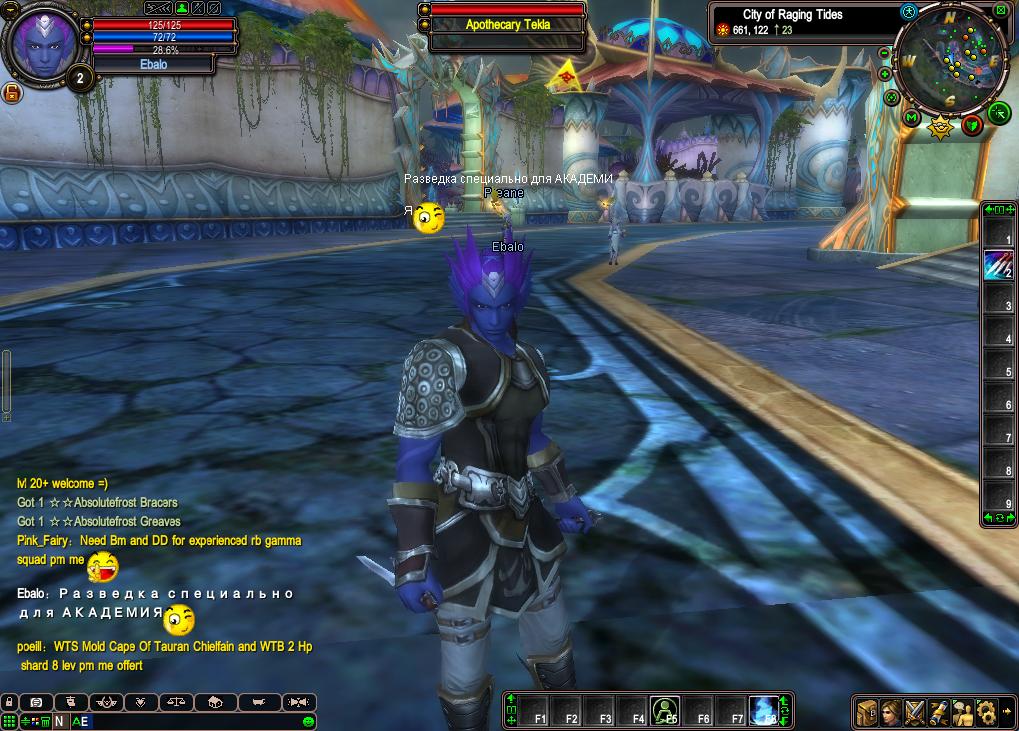Image resolution: width=1019 pixels, height=731 pixels.
Task: Use the blue flame skill on F8
Action: tap(765, 709)
